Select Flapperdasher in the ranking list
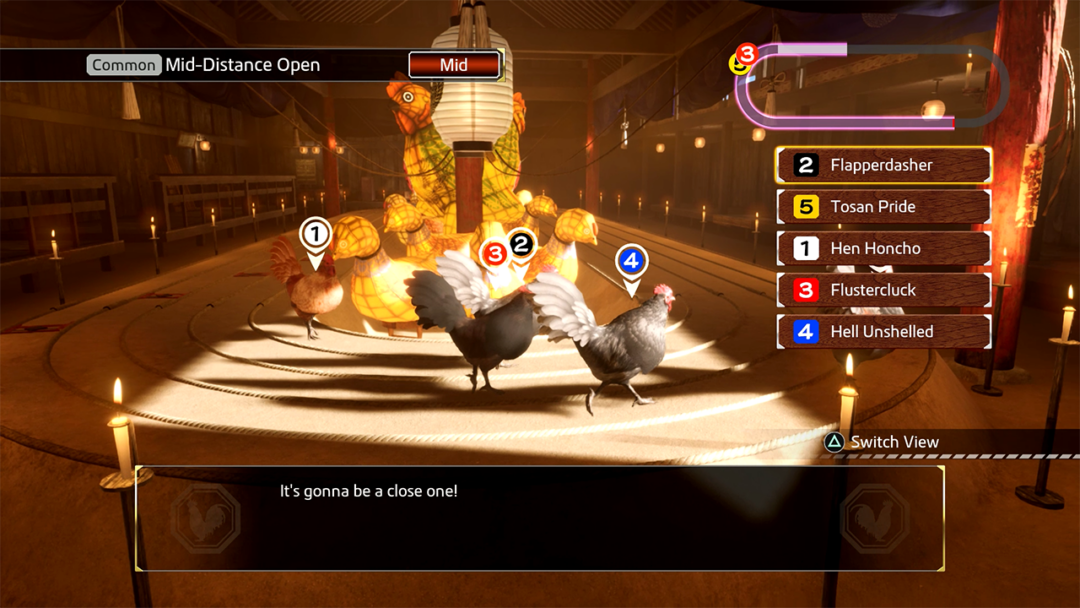The height and width of the screenshot is (608, 1080). pyautogui.click(x=883, y=165)
